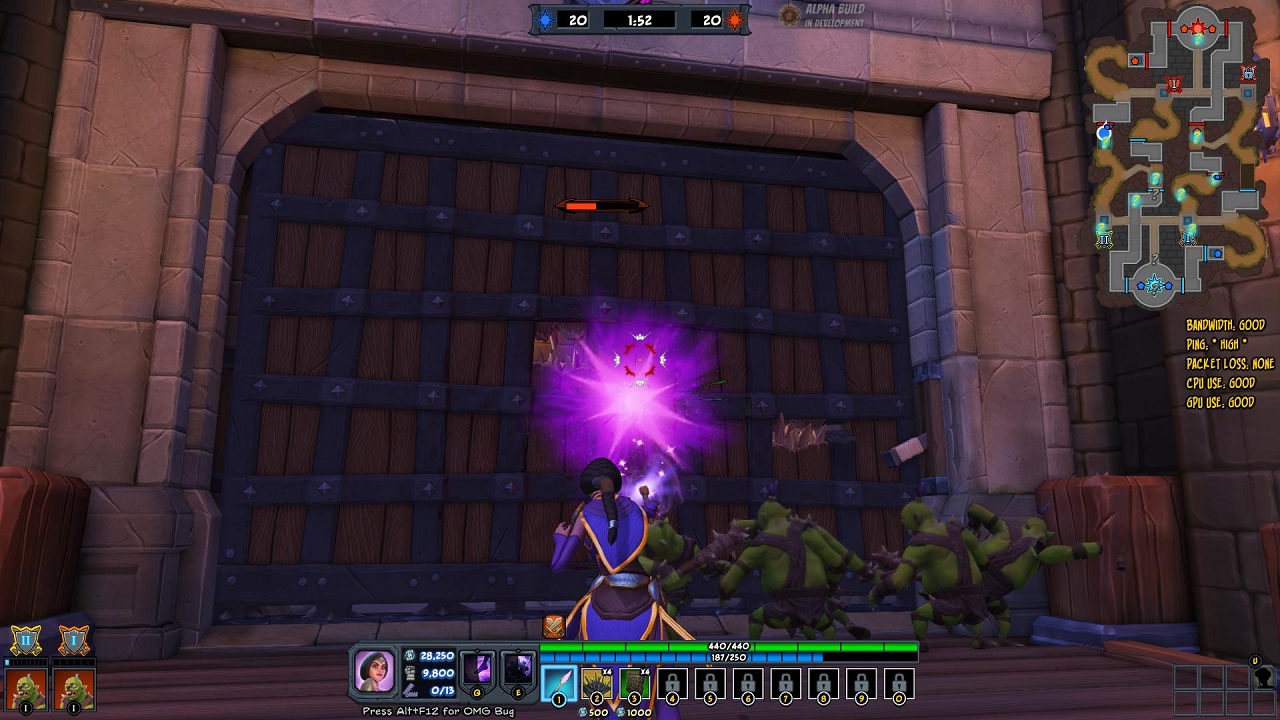Viewport: 1280px width, 720px height.
Task: Select the spear weapon in slot 1
Action: point(558,684)
